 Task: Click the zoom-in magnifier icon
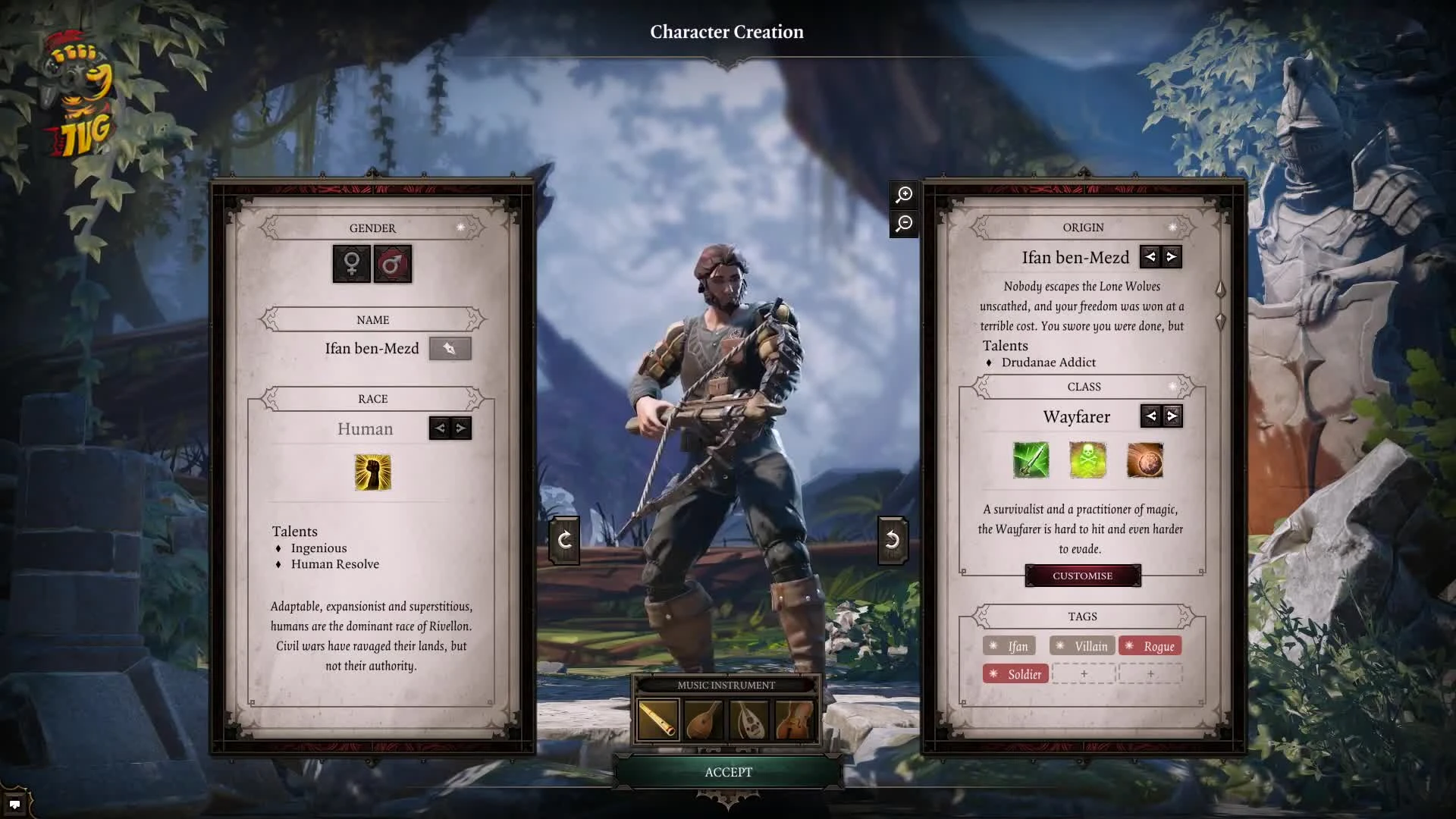[x=902, y=196]
